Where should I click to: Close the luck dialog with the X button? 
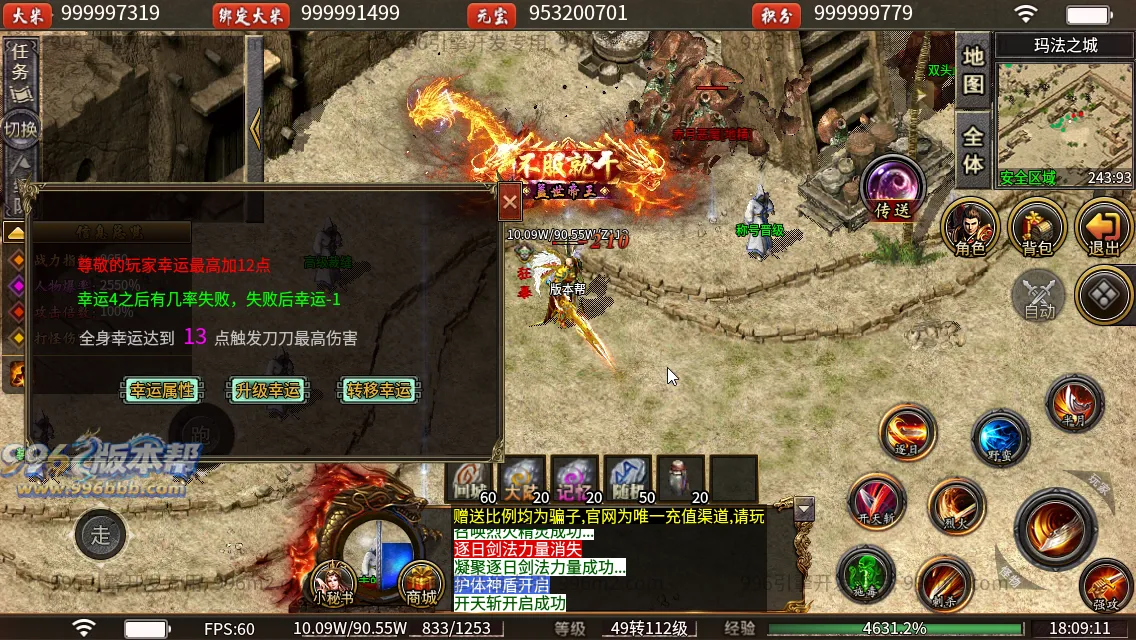click(x=510, y=203)
